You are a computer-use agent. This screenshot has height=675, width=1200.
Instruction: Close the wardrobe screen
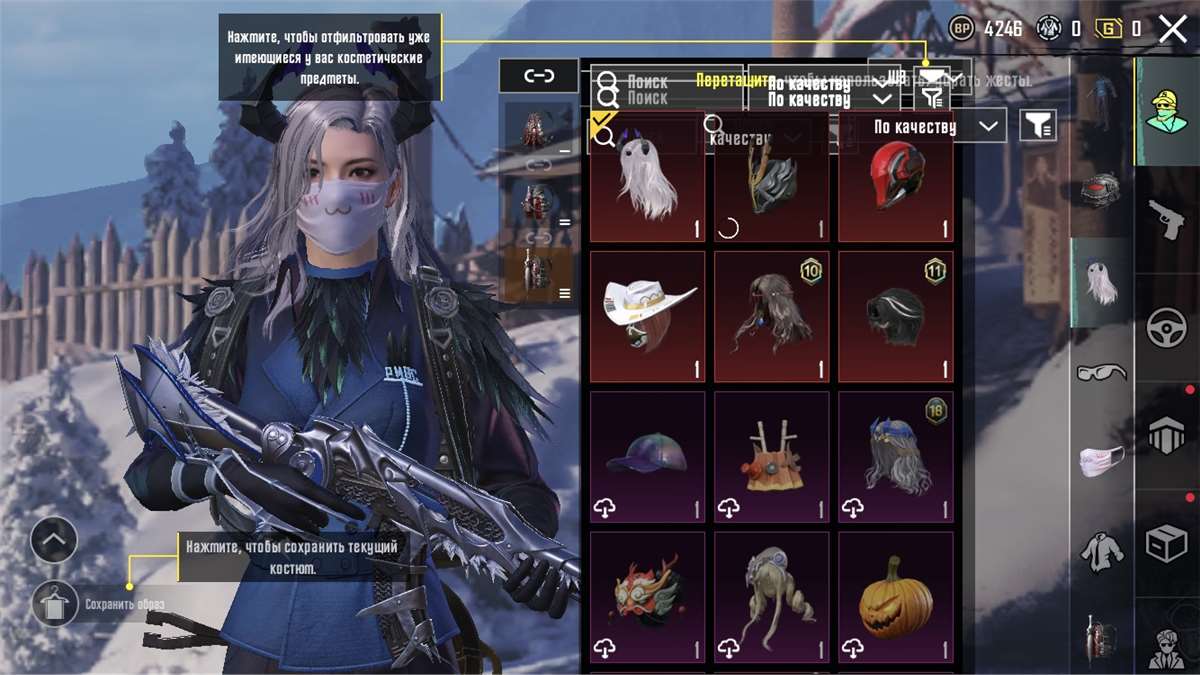tap(1173, 29)
